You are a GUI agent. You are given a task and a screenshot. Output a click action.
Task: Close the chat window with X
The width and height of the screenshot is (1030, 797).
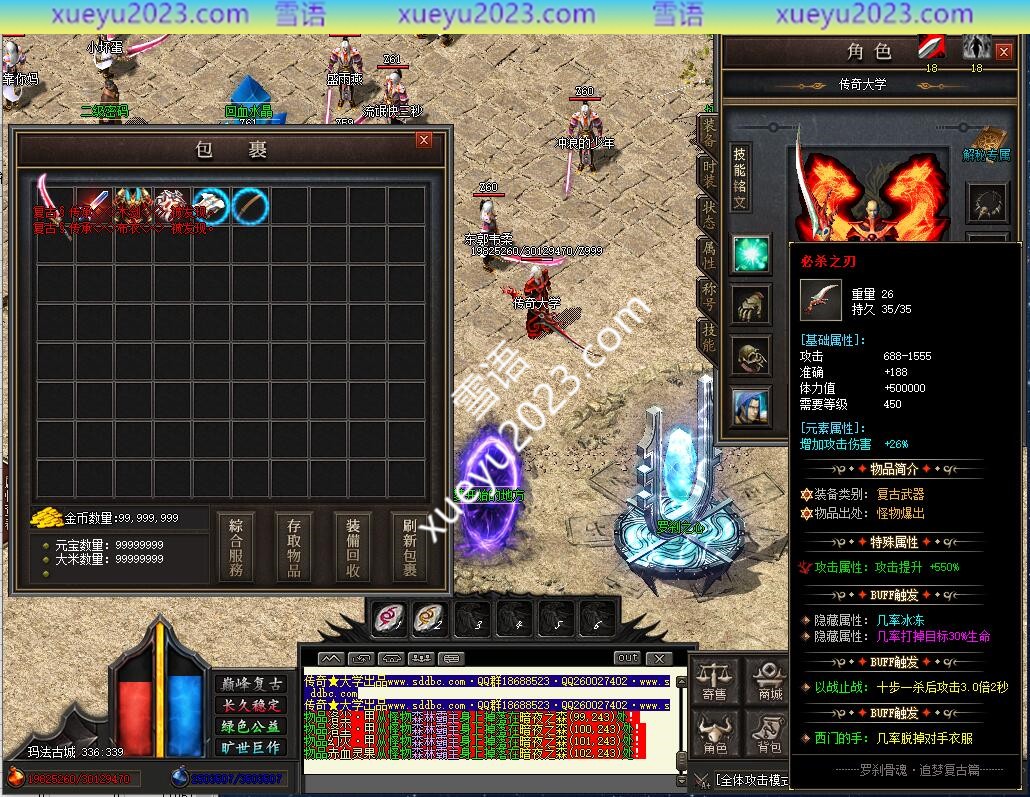pos(658,658)
